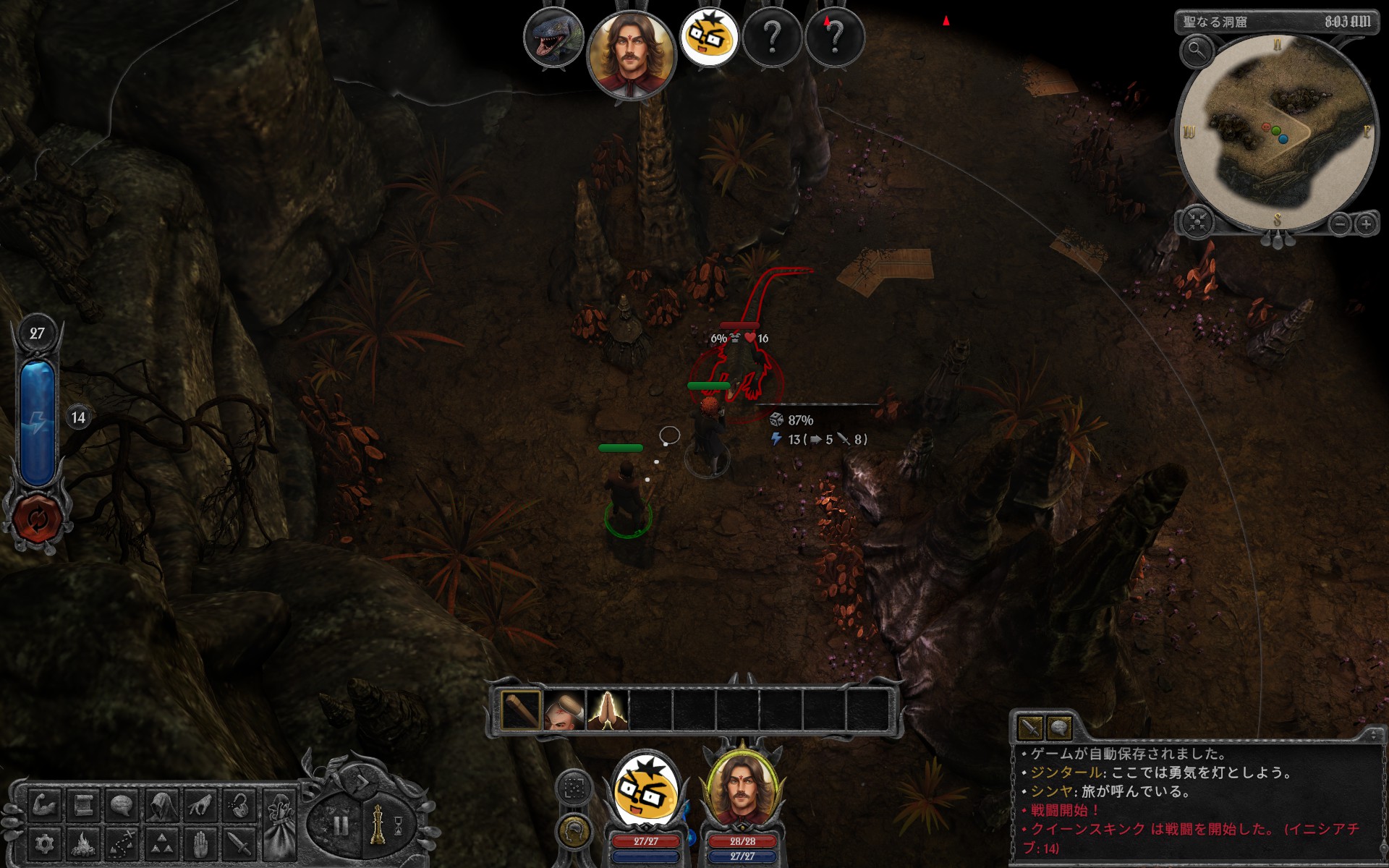Select the wooden club weapon slot

coord(520,710)
